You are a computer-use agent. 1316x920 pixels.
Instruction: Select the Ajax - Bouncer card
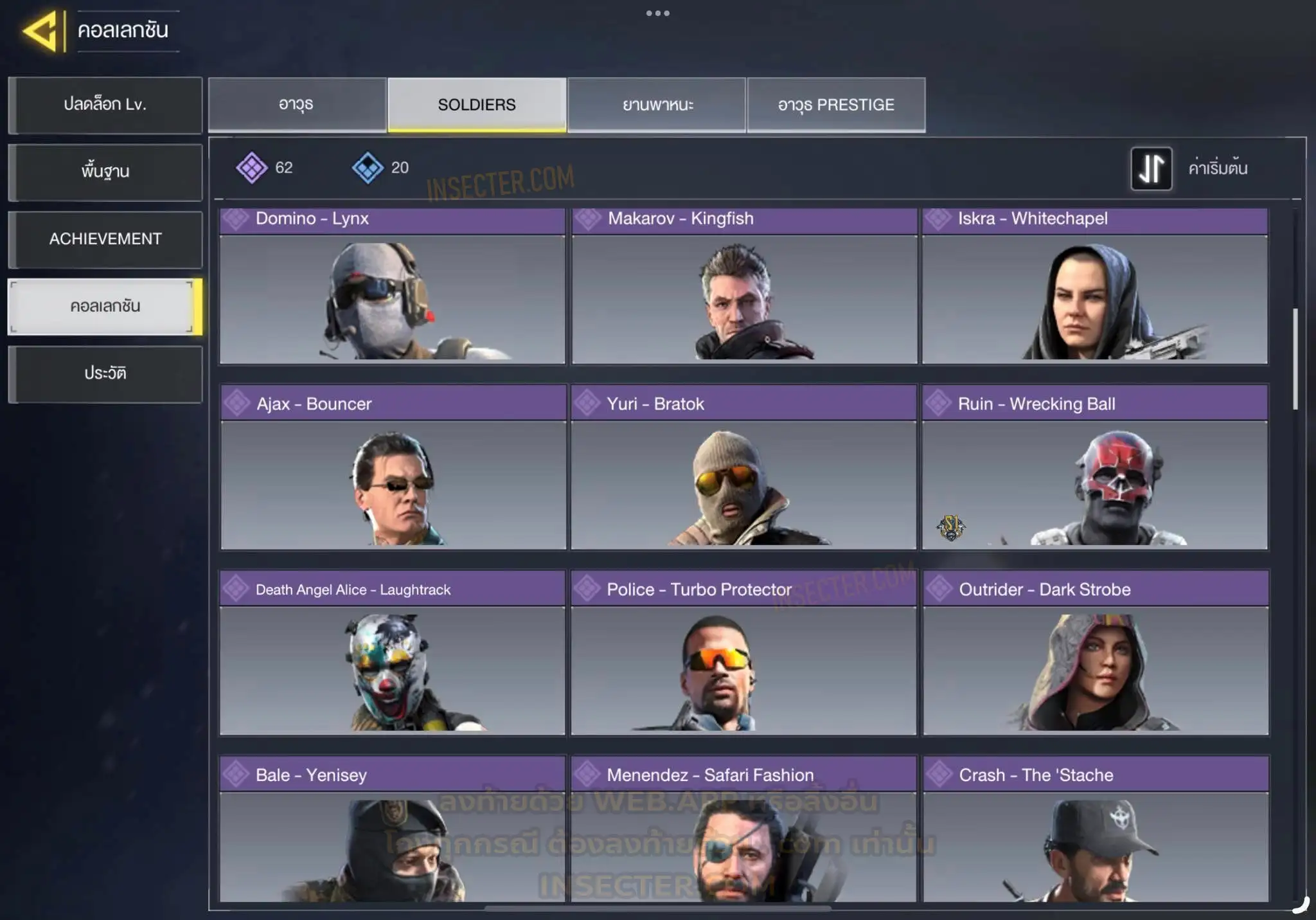click(393, 468)
